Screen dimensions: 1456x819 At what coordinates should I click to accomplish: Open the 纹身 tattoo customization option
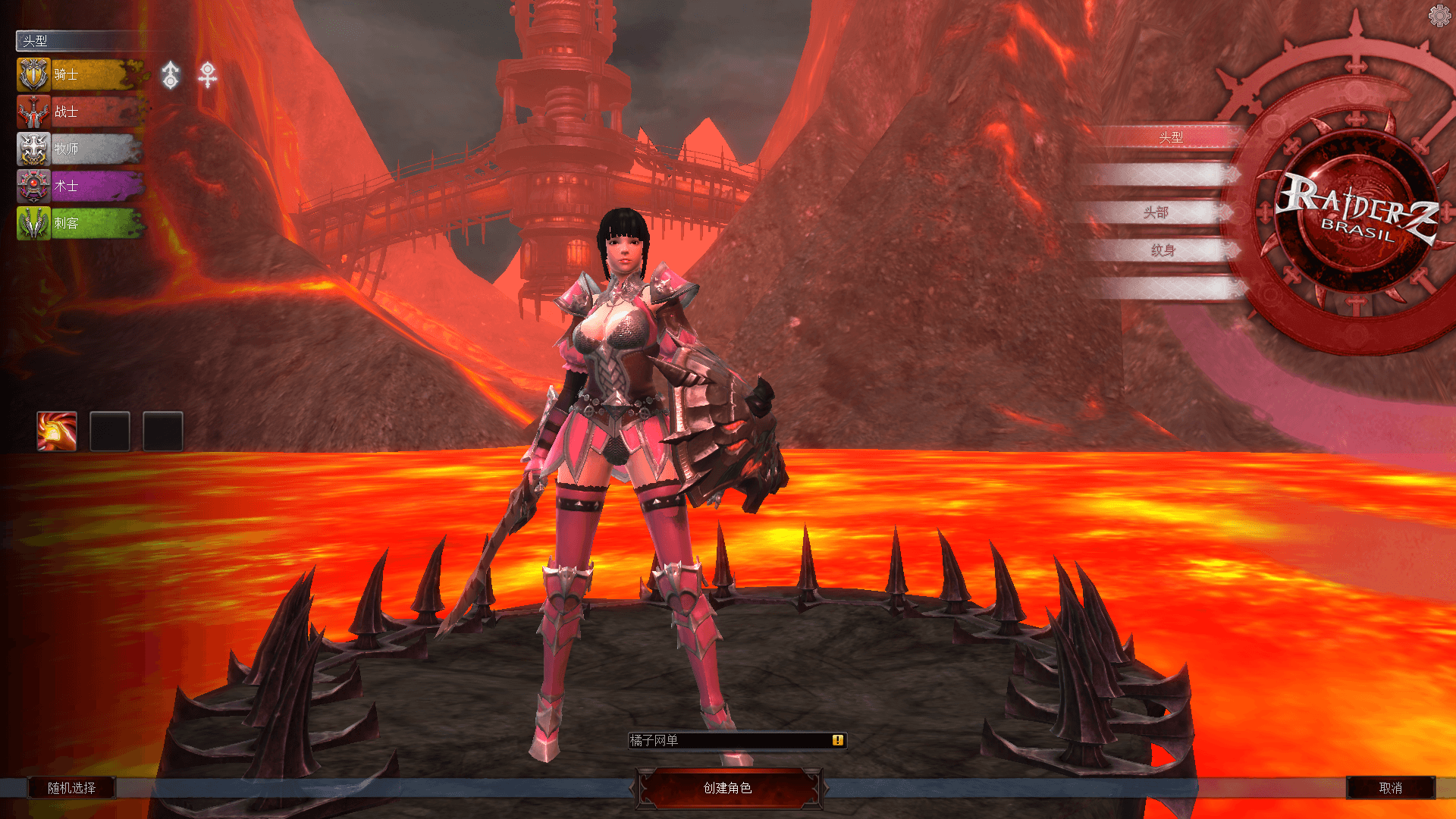[x=1162, y=250]
